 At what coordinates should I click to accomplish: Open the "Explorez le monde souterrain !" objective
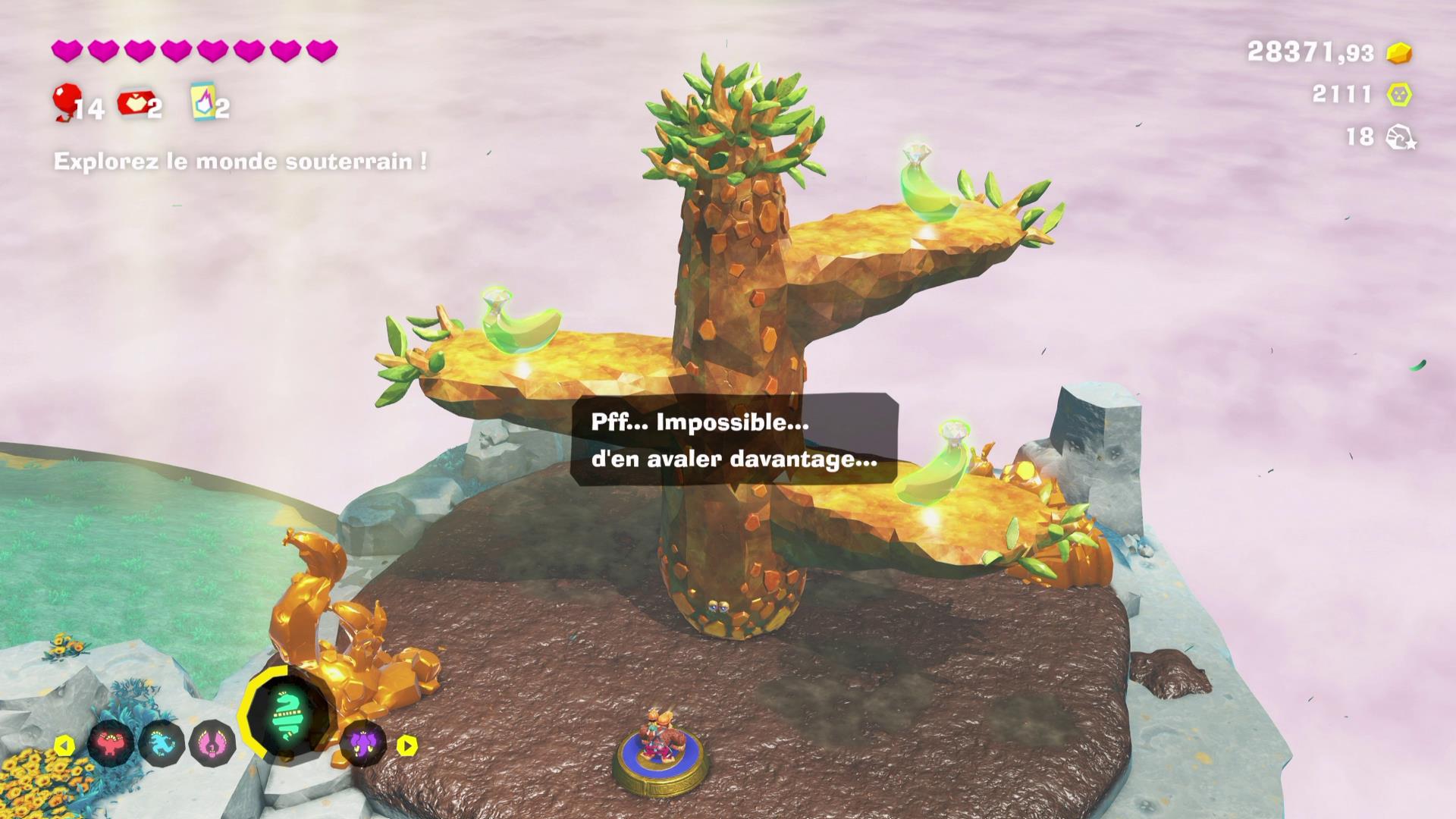point(240,162)
